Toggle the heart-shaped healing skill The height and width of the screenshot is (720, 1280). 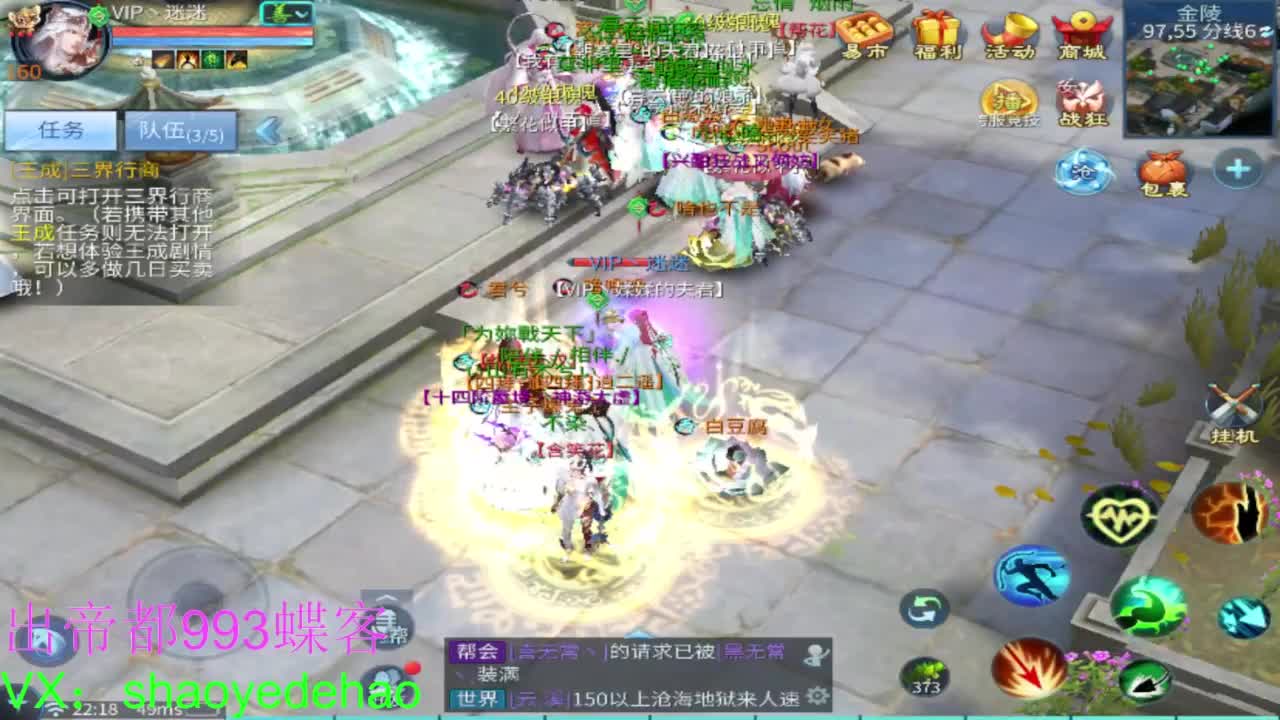tap(1118, 516)
